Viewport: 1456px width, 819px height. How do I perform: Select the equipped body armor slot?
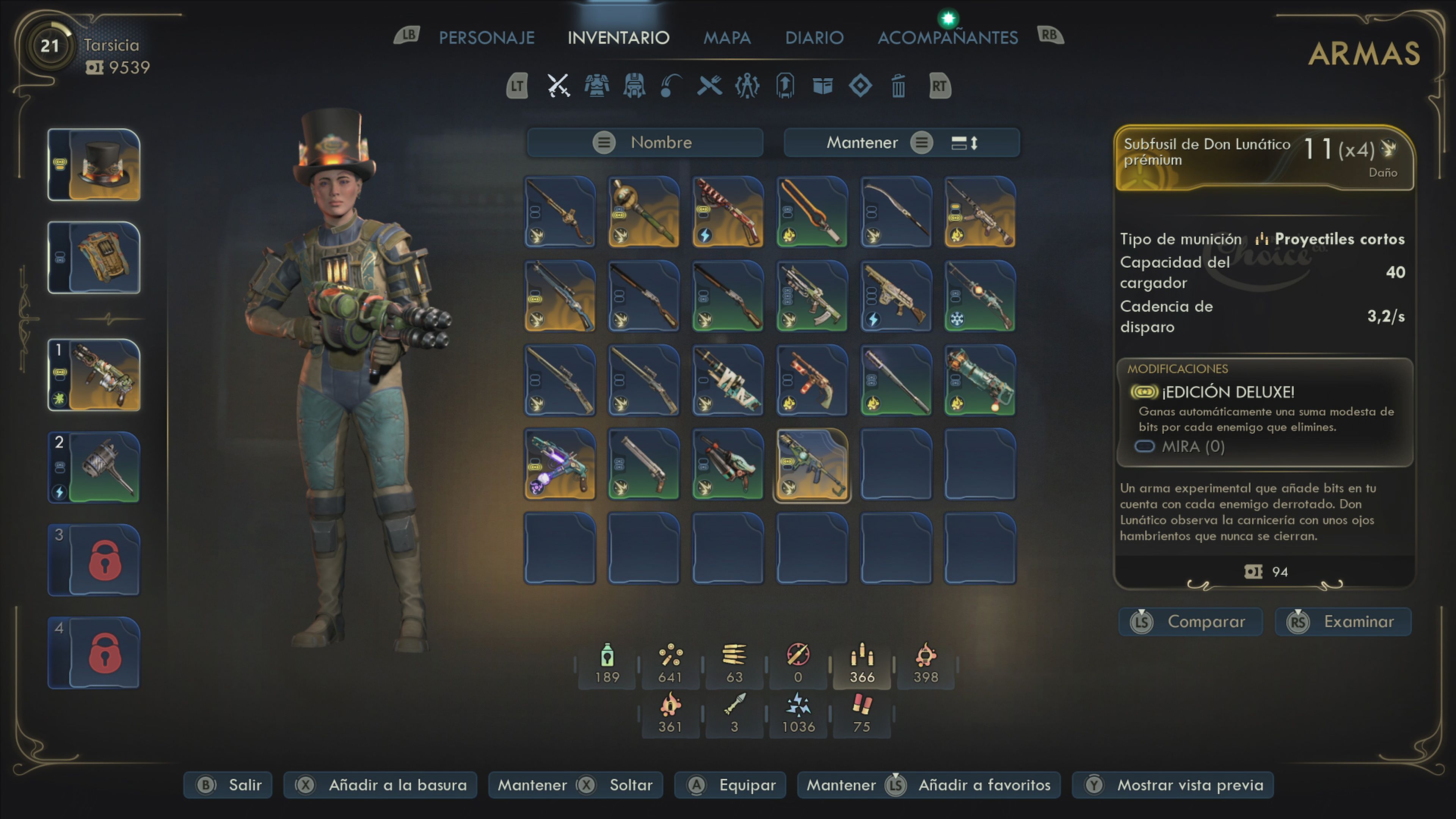[94, 257]
